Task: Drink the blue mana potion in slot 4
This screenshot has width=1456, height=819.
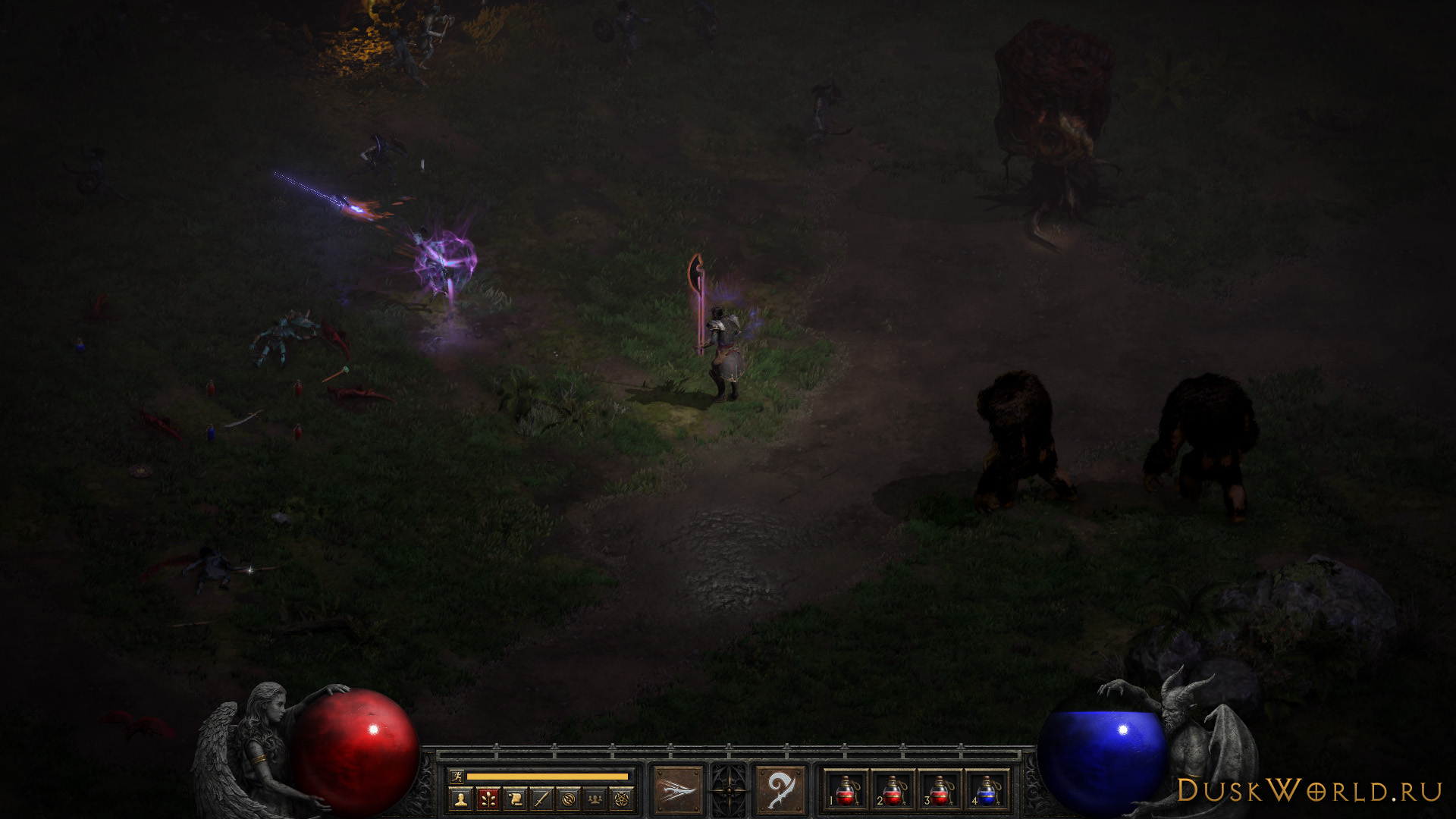Action: point(987,790)
